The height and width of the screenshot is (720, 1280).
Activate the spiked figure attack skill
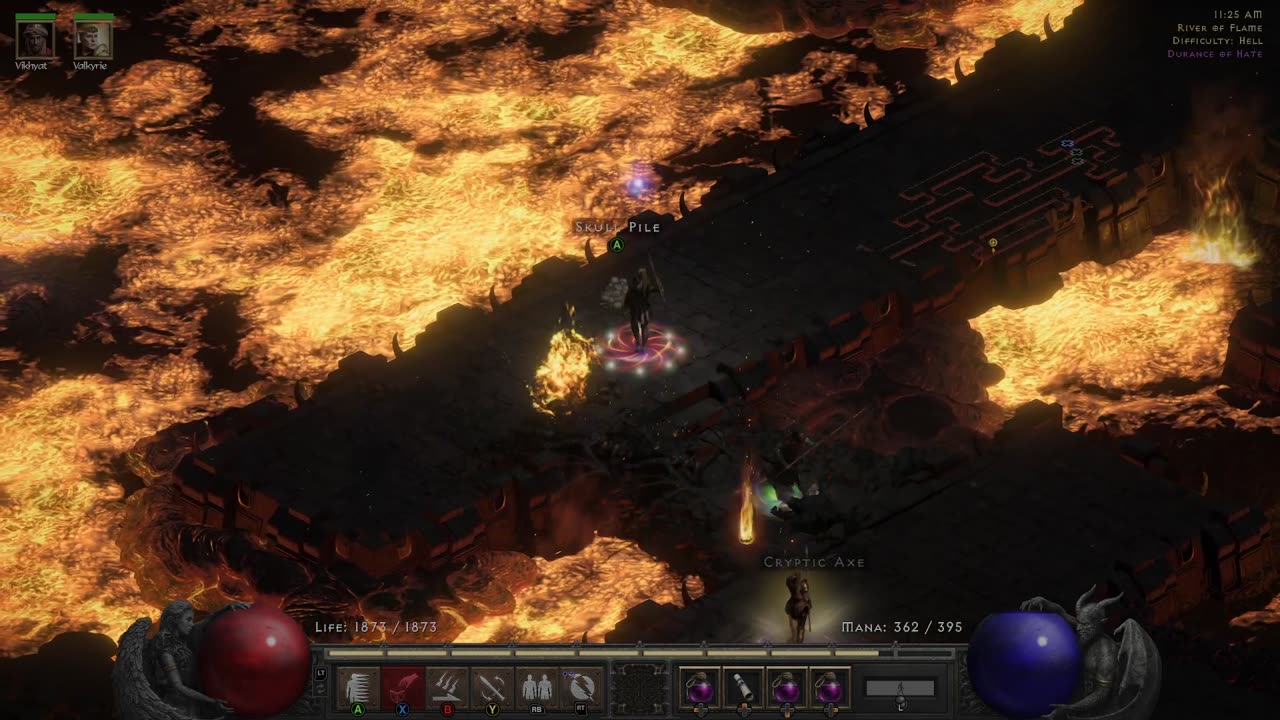pyautogui.click(x=358, y=688)
